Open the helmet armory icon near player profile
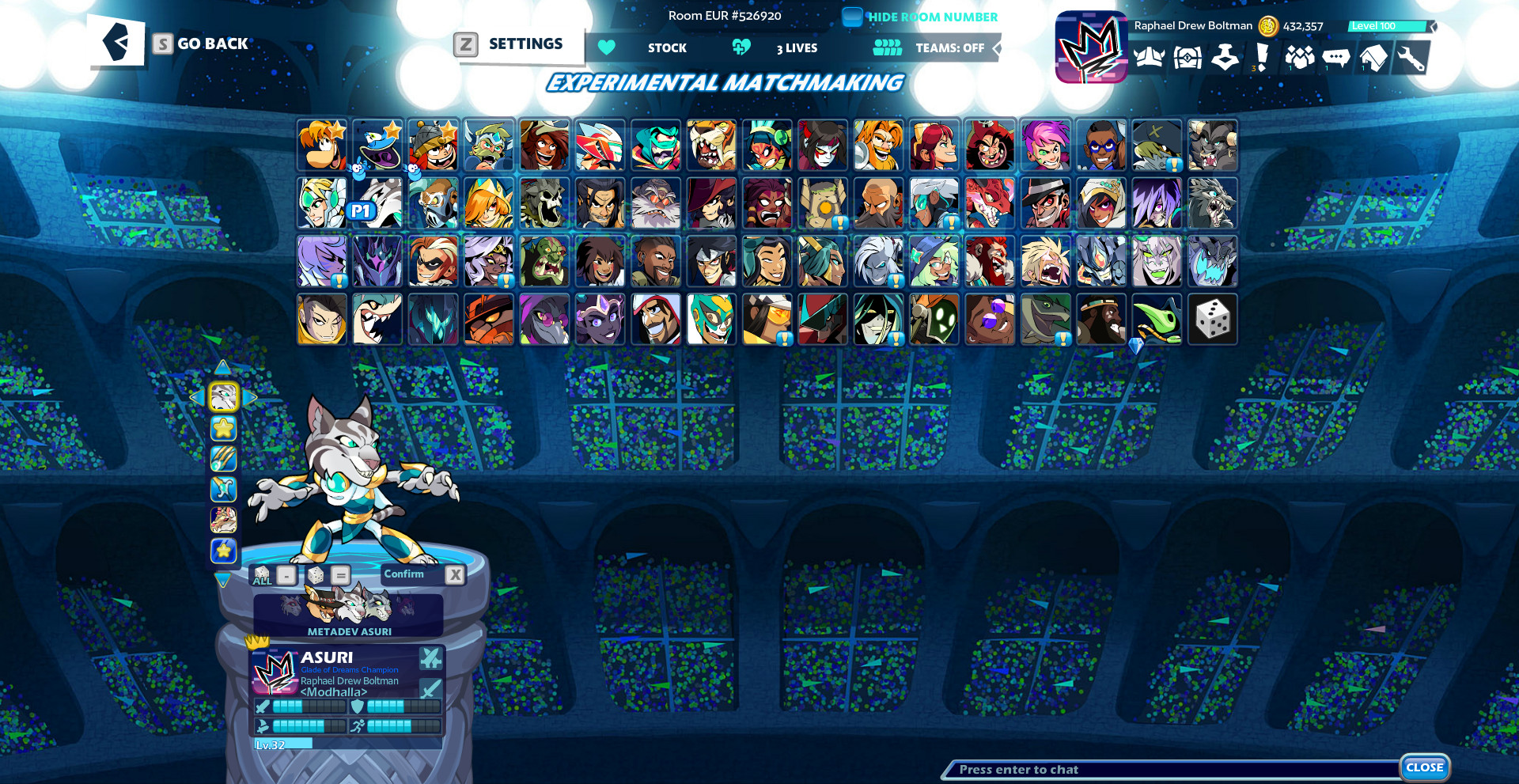The height and width of the screenshot is (784, 1519). pyautogui.click(x=1149, y=57)
